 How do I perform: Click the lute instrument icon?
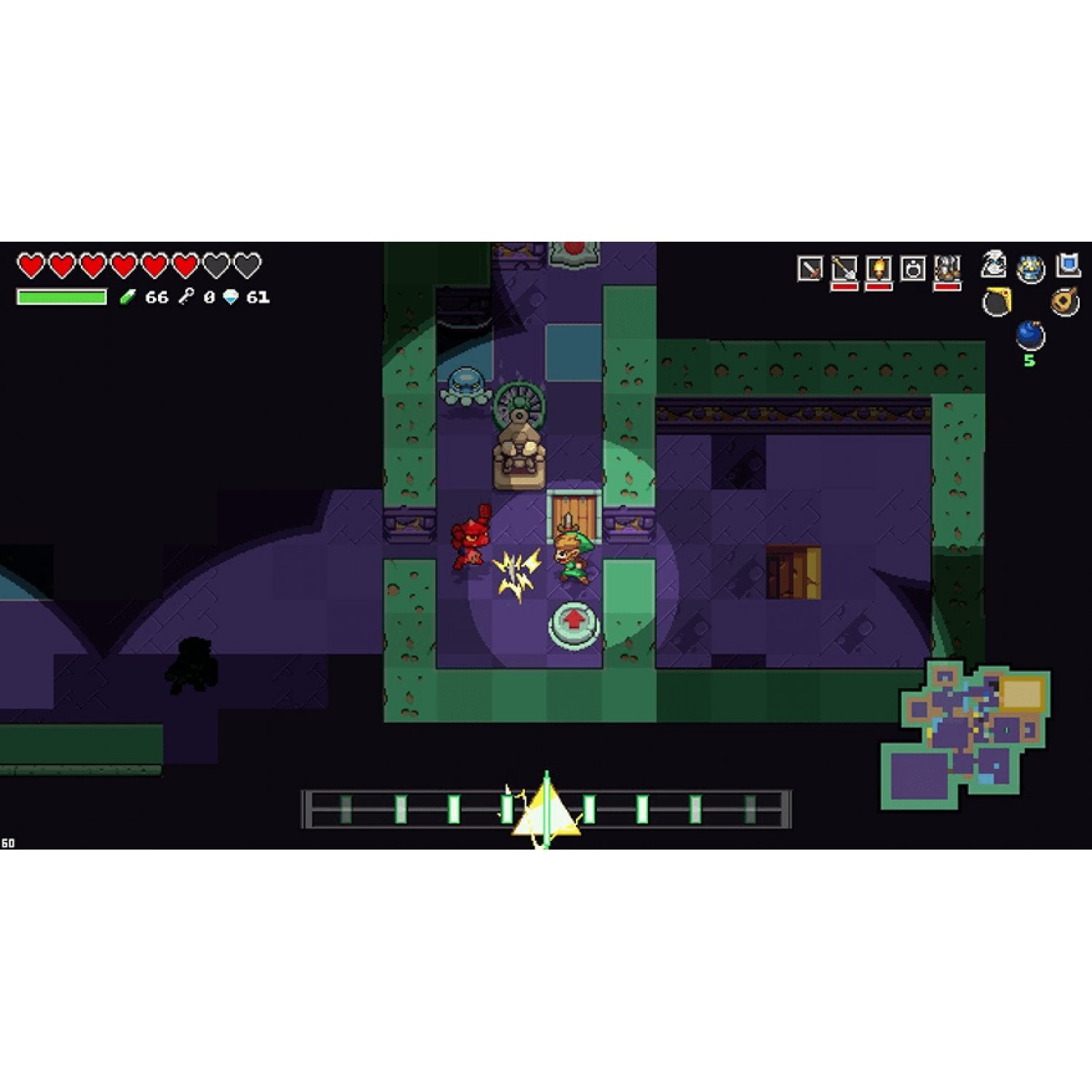click(x=1064, y=301)
